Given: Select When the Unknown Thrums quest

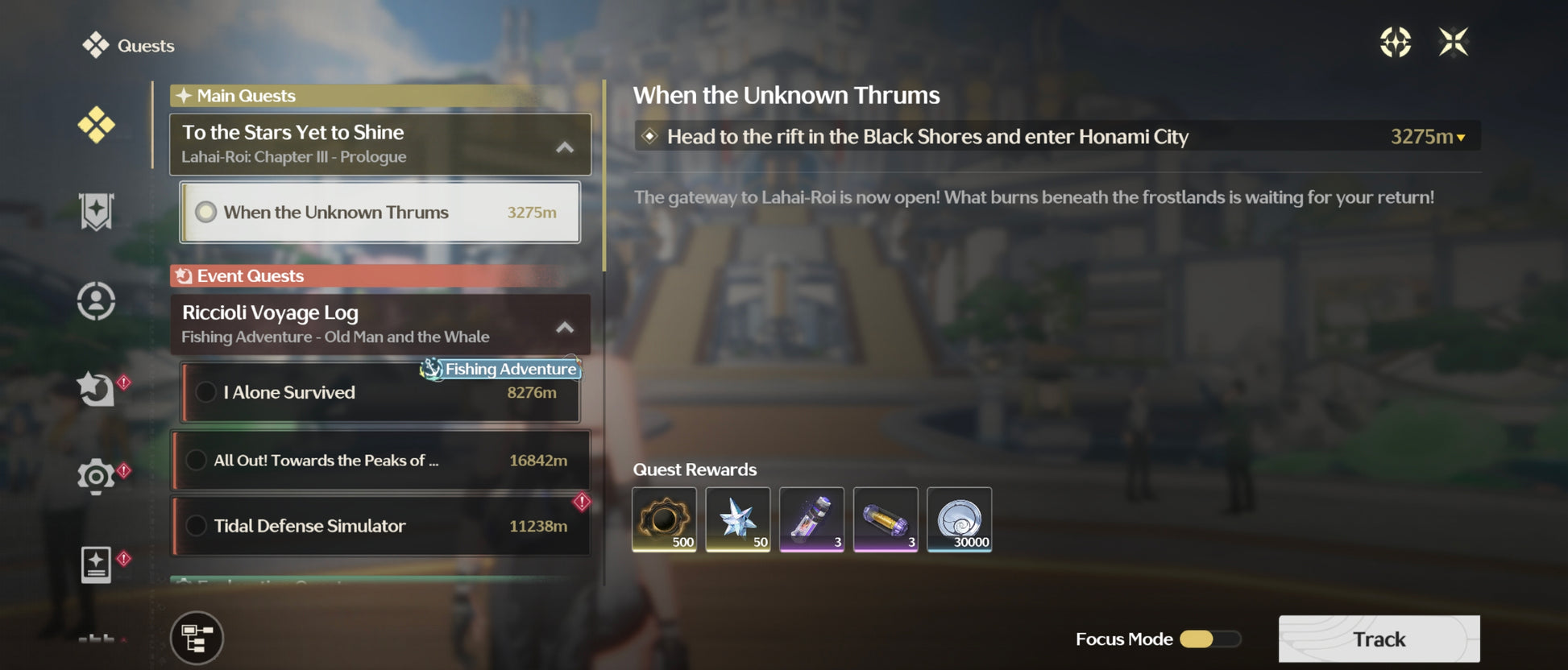Looking at the screenshot, I should pos(380,213).
